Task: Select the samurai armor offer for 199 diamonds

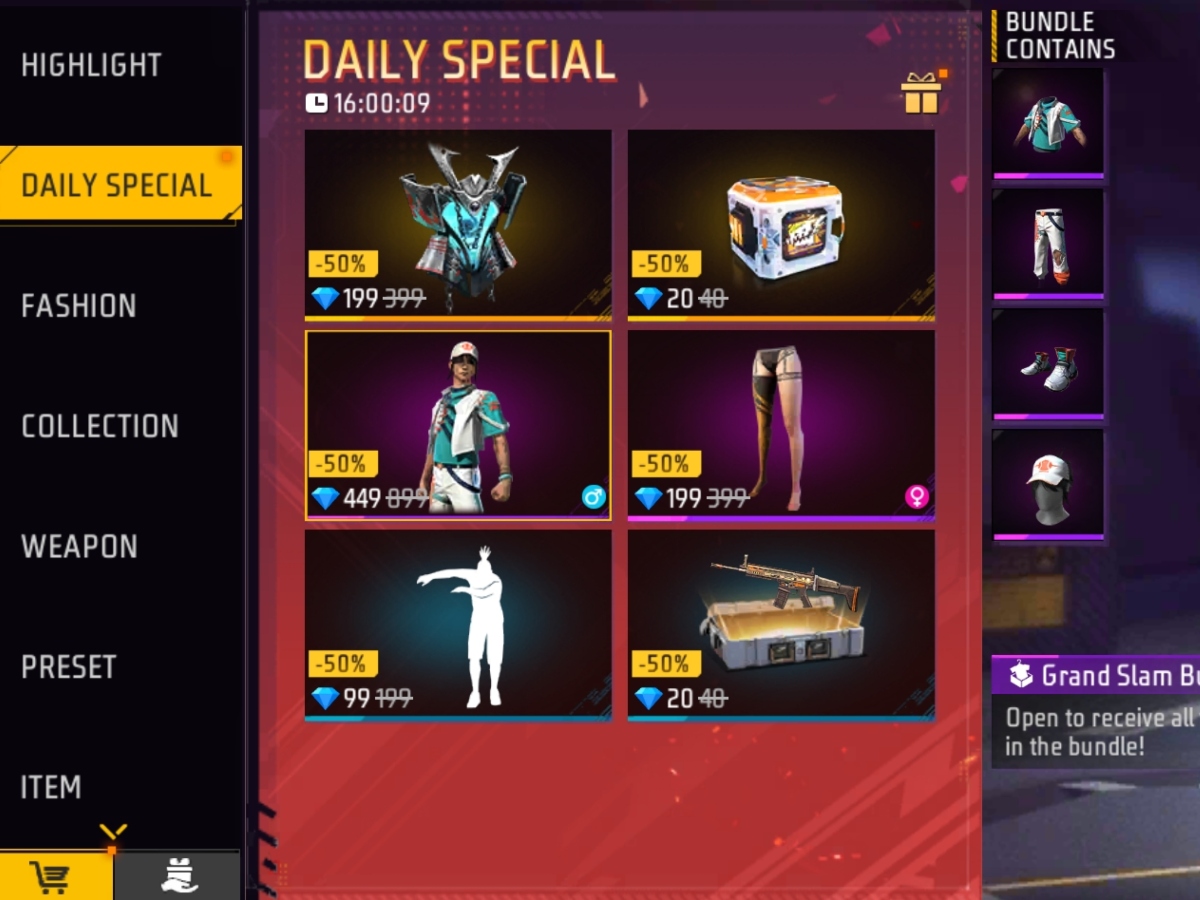Action: click(x=458, y=224)
